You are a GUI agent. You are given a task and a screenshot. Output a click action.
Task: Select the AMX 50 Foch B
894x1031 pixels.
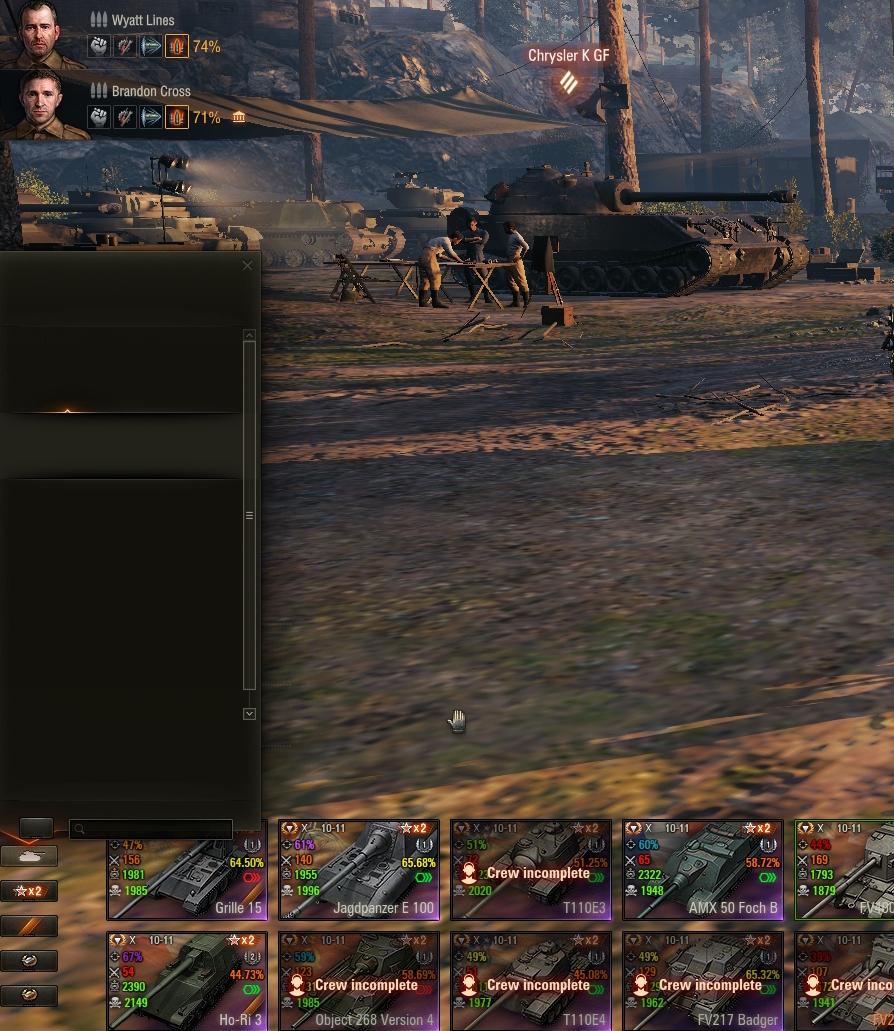tap(702, 870)
